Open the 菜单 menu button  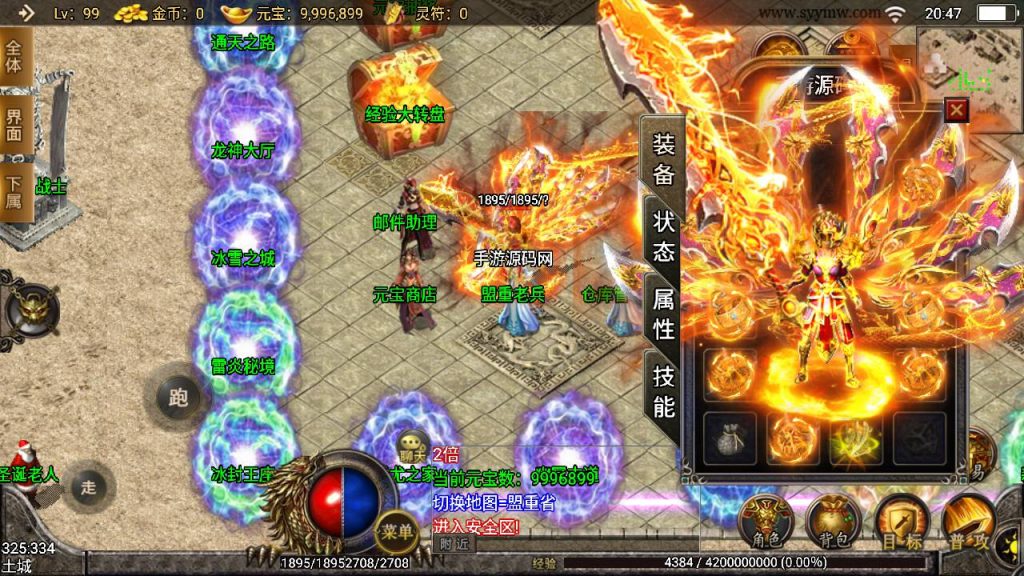398,532
